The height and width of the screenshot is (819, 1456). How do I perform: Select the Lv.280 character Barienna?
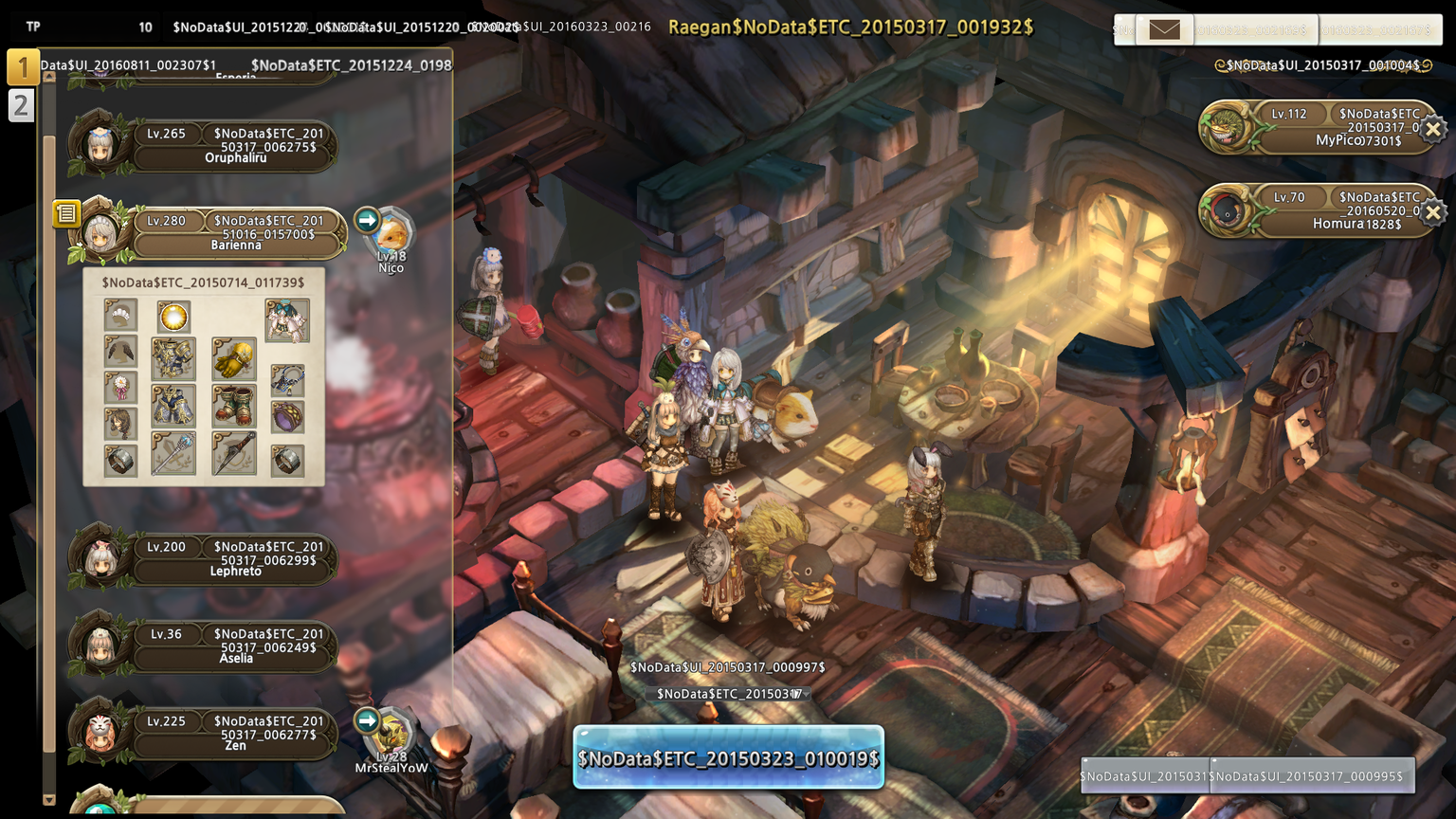(x=237, y=233)
